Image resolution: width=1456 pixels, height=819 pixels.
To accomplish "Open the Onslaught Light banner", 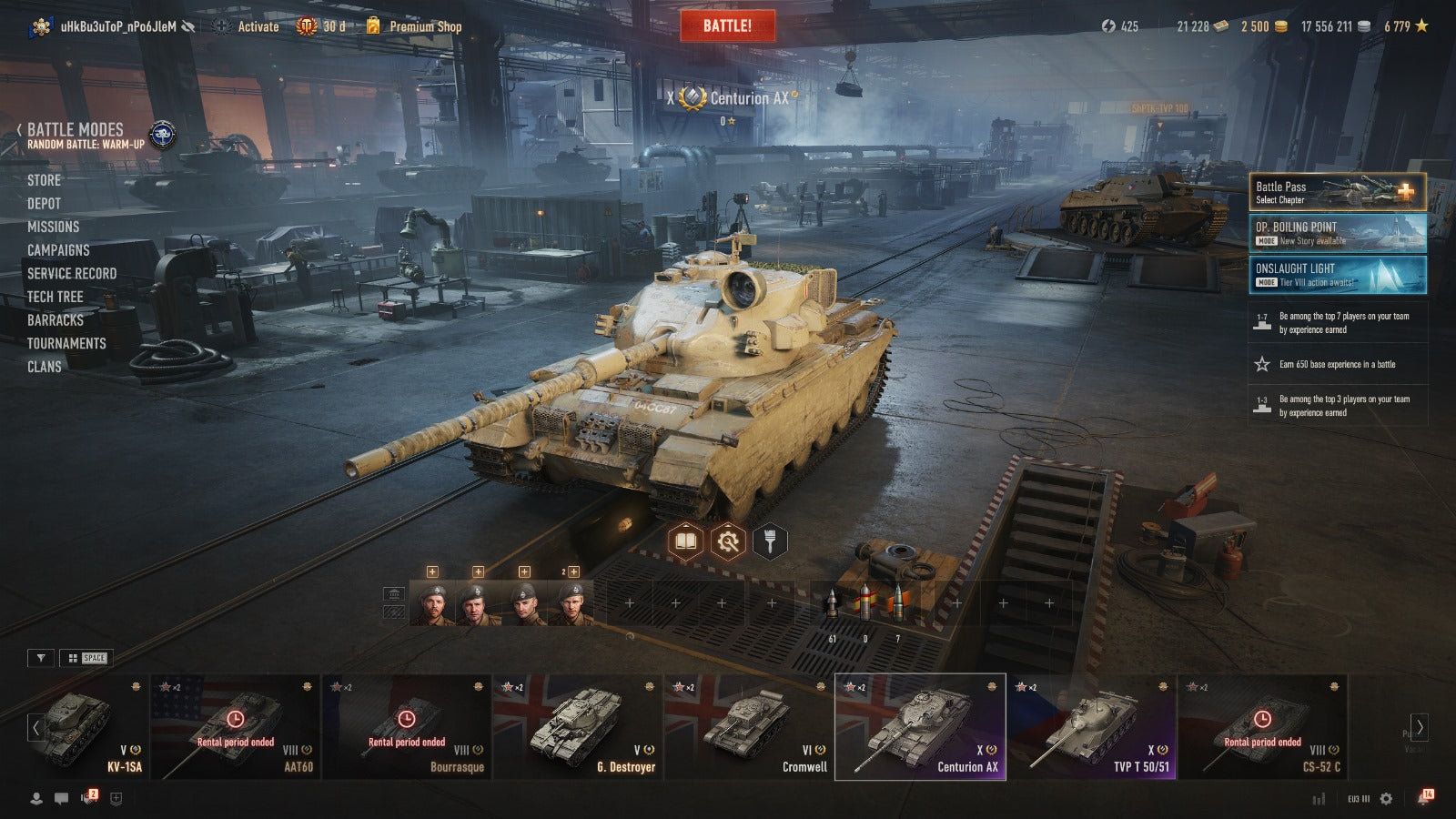I will [x=1337, y=275].
